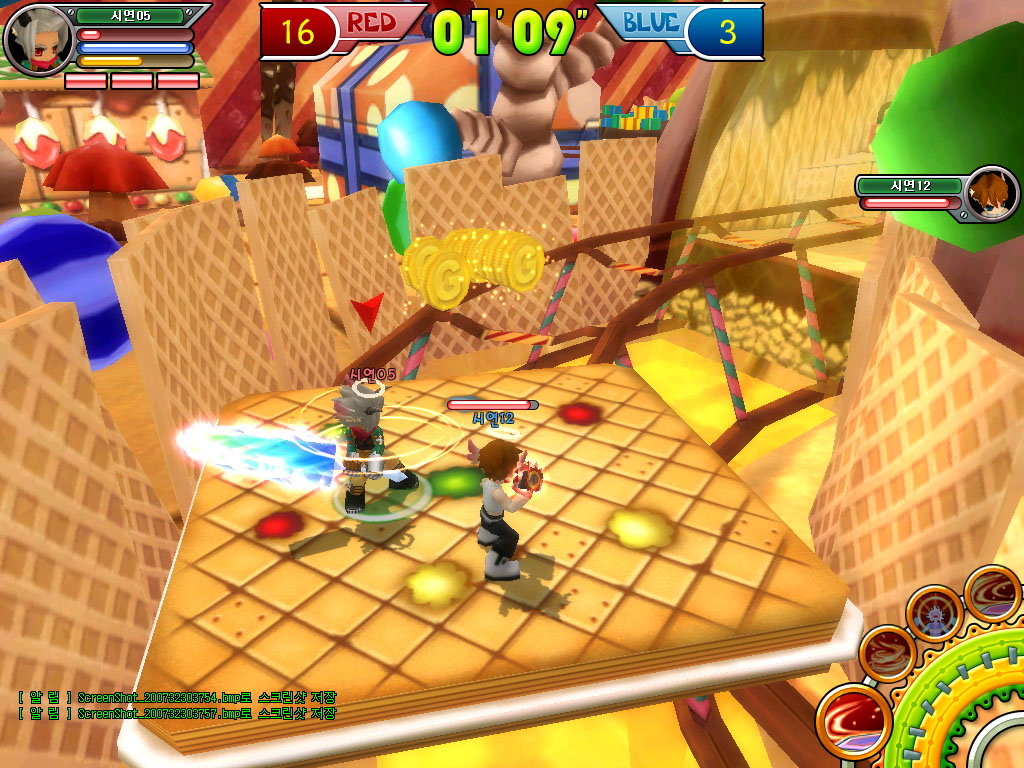1024x768 pixels.
Task: Select the 시연12 brown-haired opponent portrait
Action: tap(990, 194)
